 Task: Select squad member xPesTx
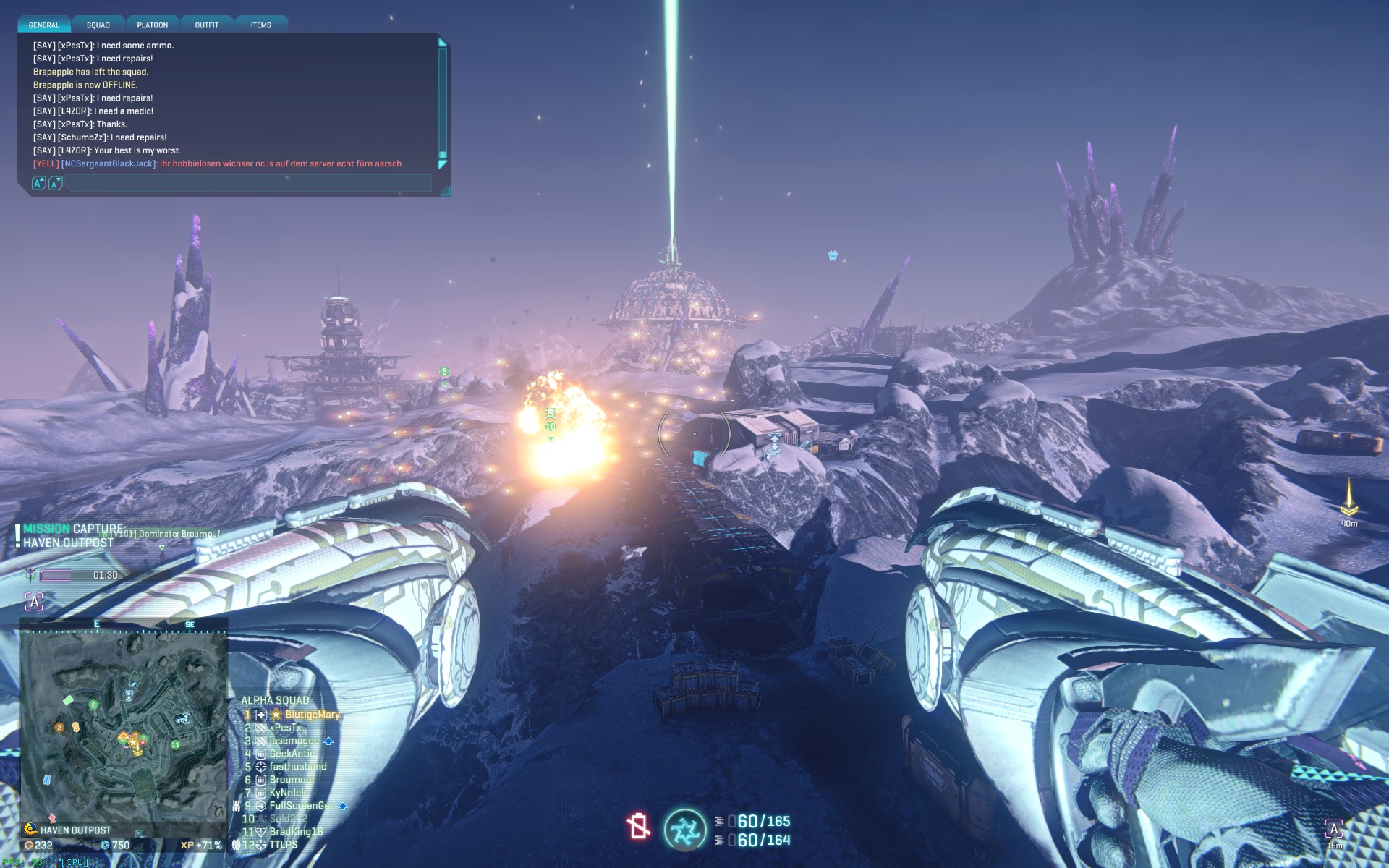285,728
